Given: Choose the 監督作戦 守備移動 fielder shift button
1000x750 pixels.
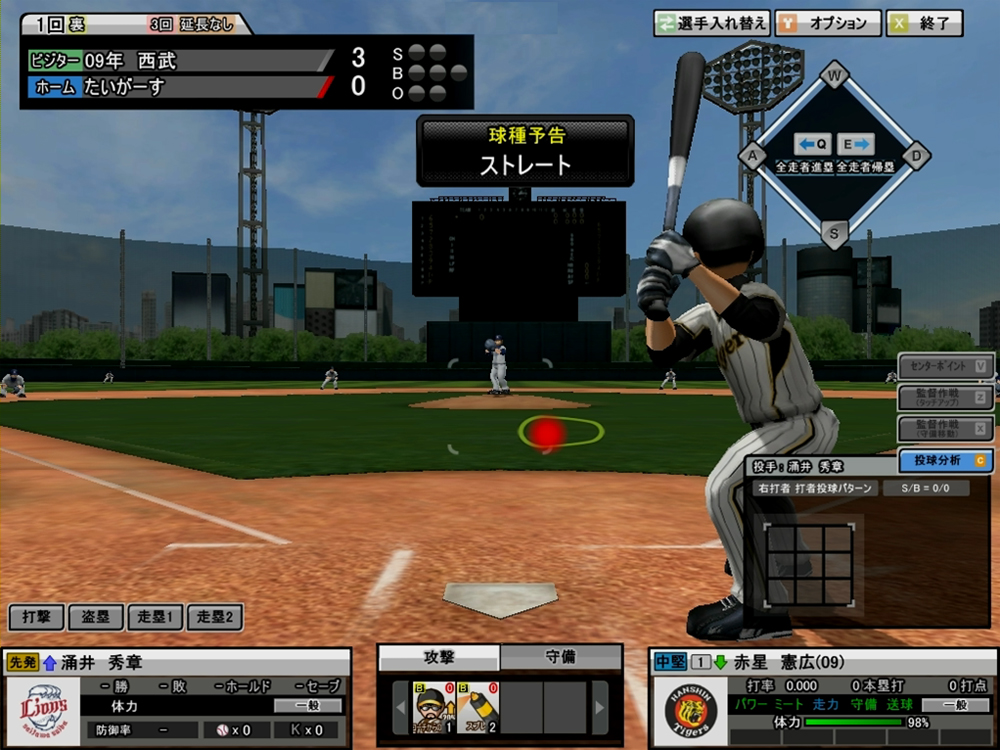Looking at the screenshot, I should tap(945, 428).
